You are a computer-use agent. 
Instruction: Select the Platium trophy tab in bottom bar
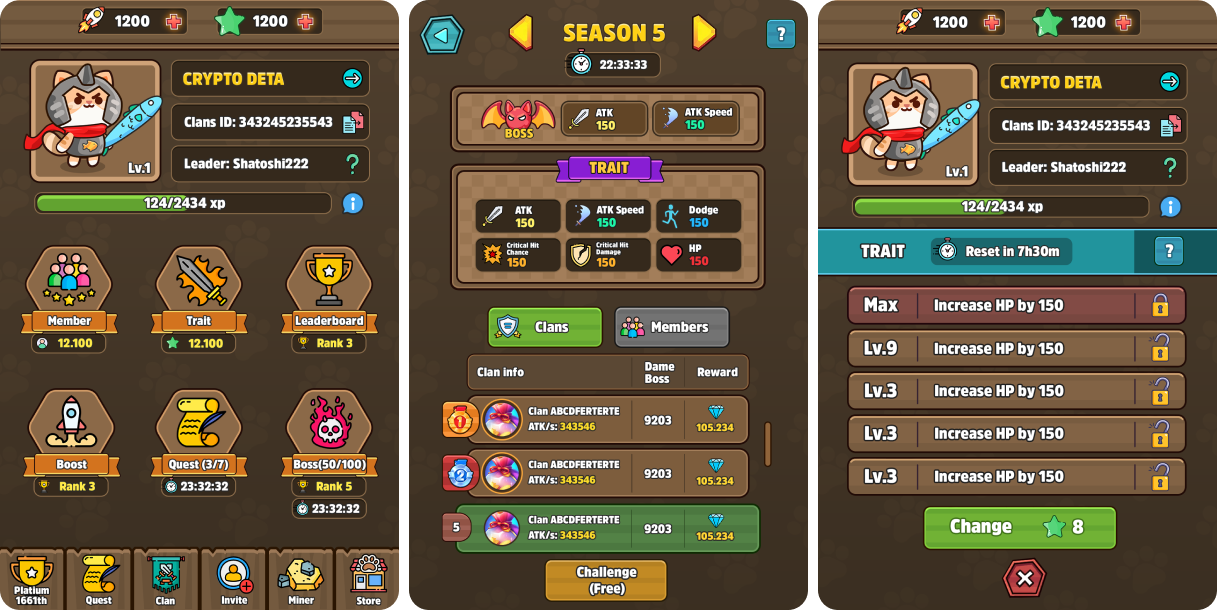pos(31,580)
